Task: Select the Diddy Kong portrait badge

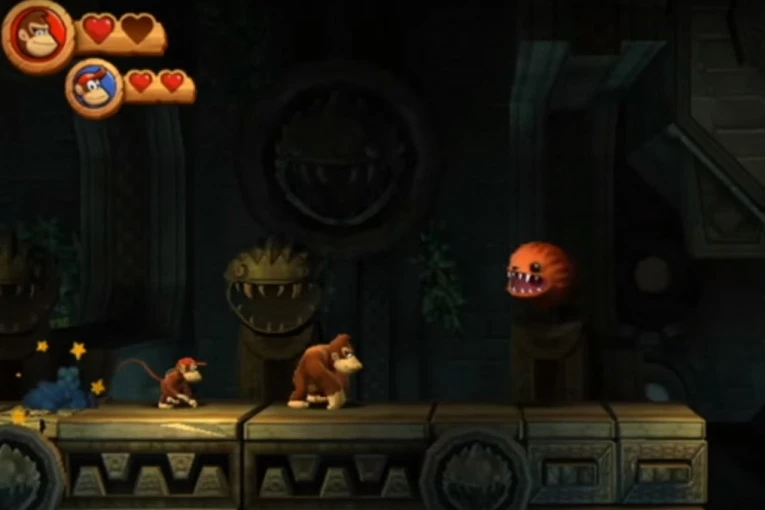Action: [x=94, y=88]
